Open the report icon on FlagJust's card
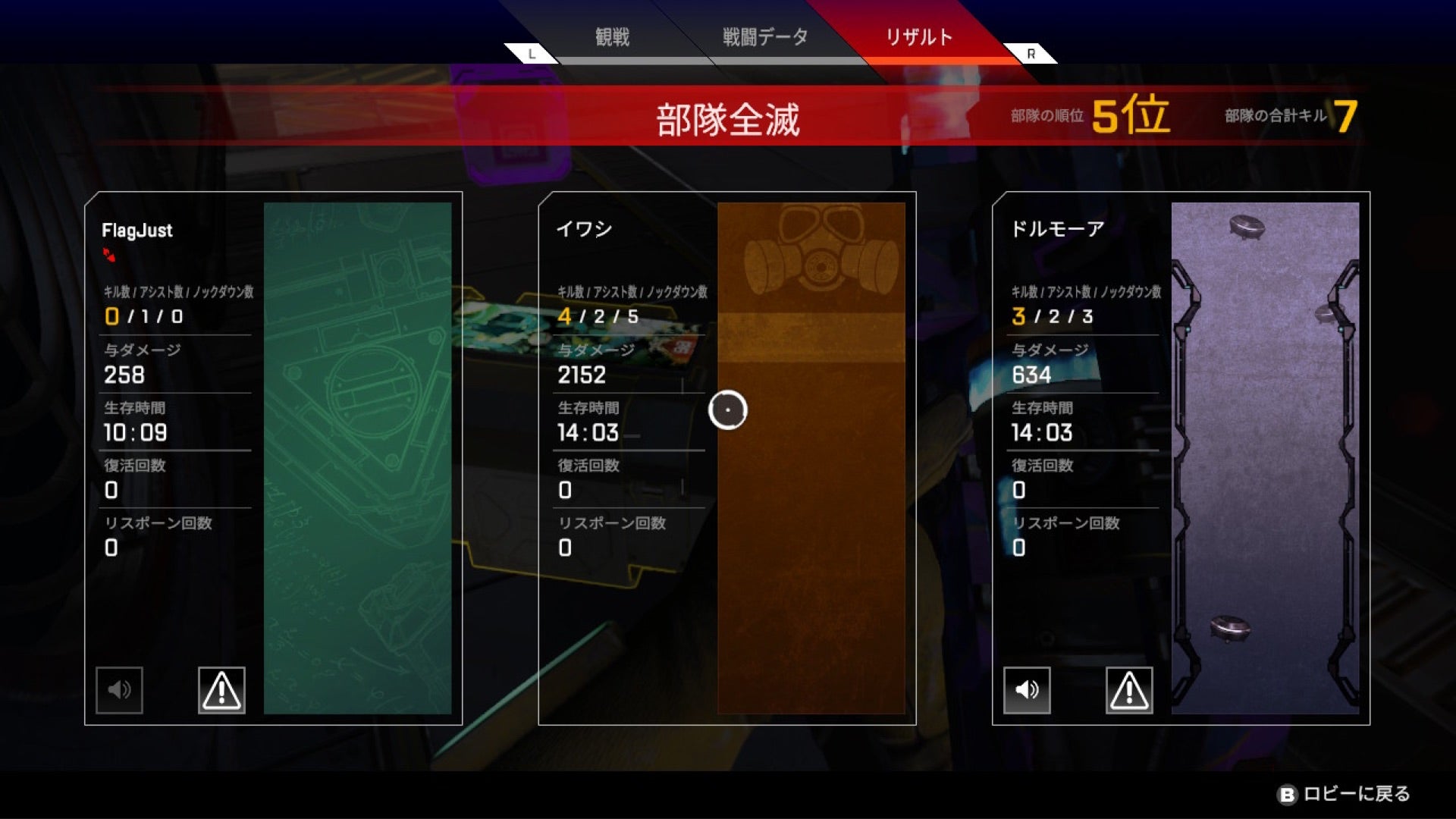The image size is (1456, 819). pos(221,690)
